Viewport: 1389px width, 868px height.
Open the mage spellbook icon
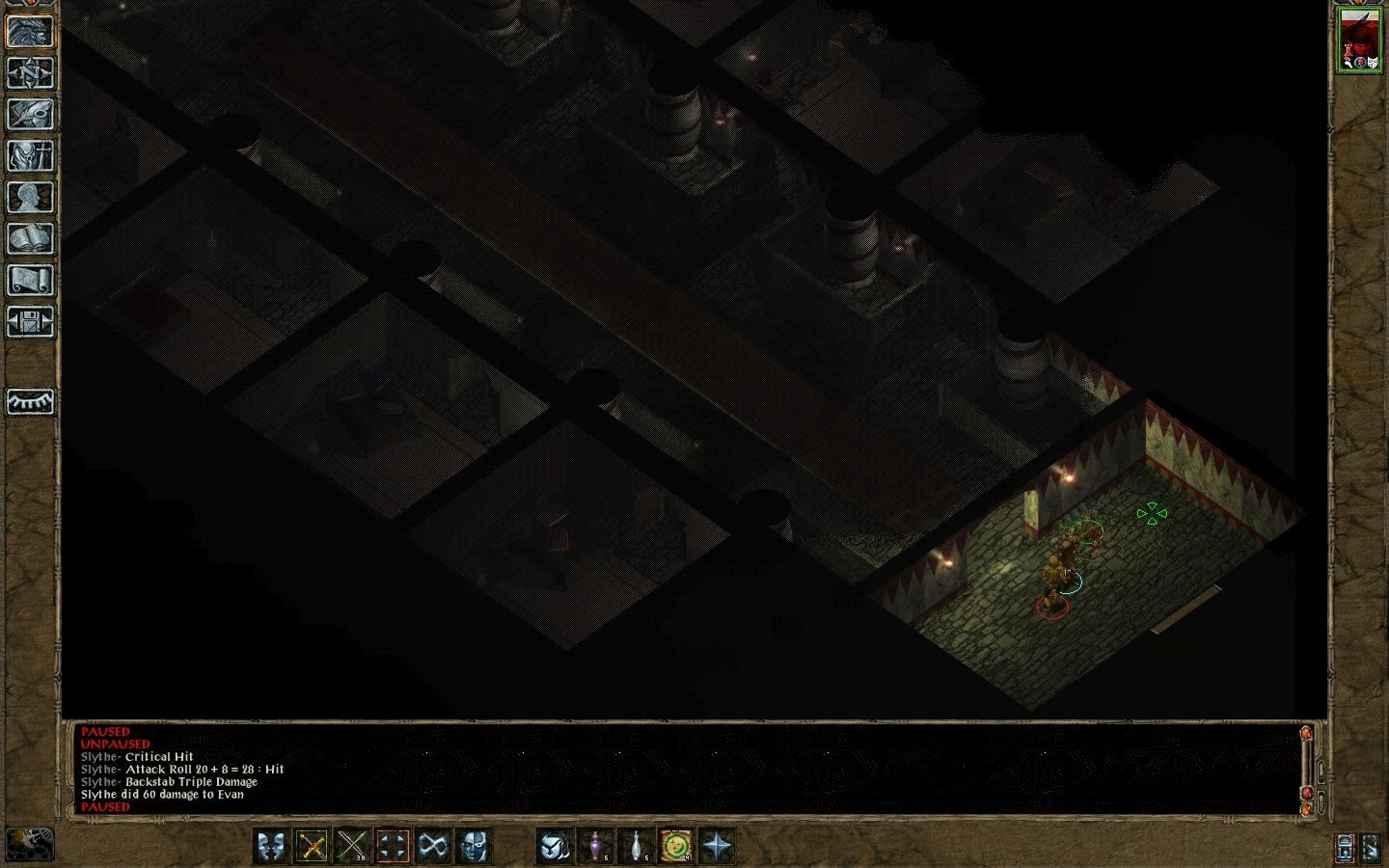(30, 239)
